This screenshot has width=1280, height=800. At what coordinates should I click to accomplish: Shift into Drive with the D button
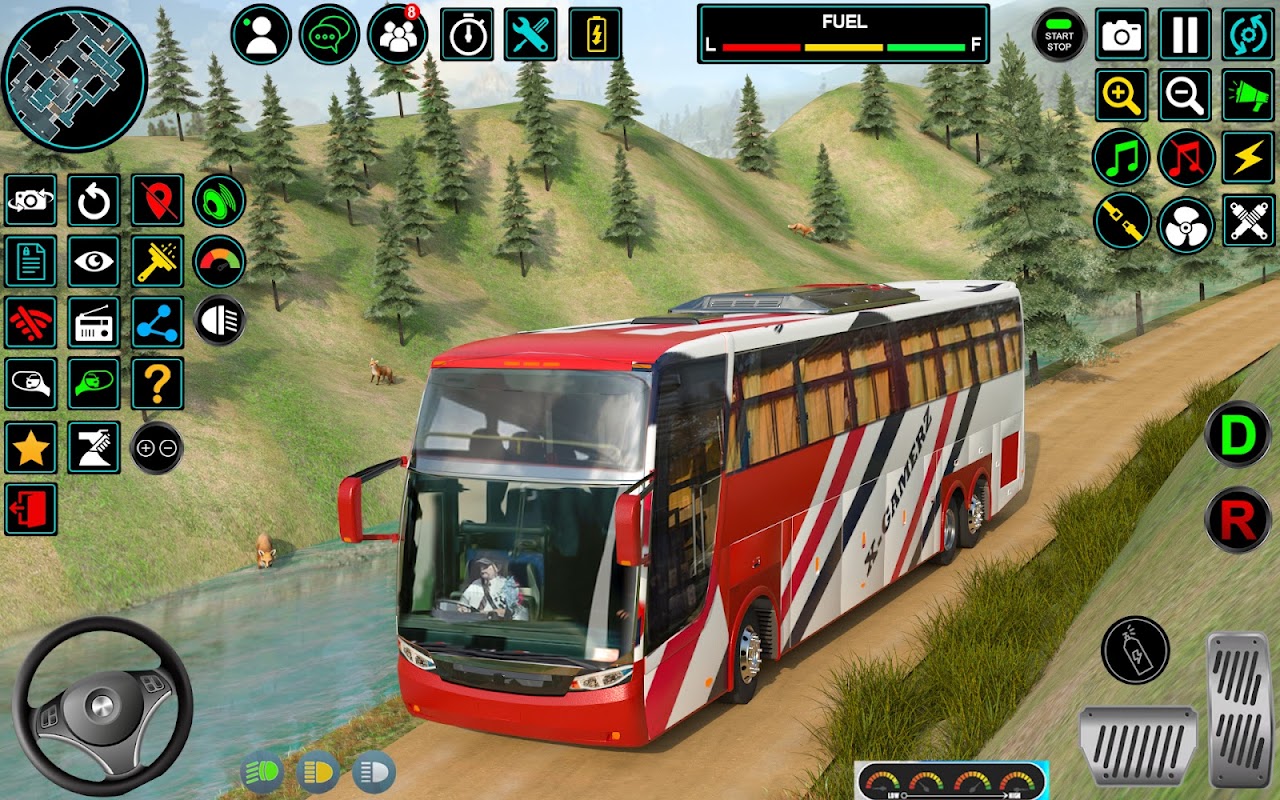(x=1237, y=434)
